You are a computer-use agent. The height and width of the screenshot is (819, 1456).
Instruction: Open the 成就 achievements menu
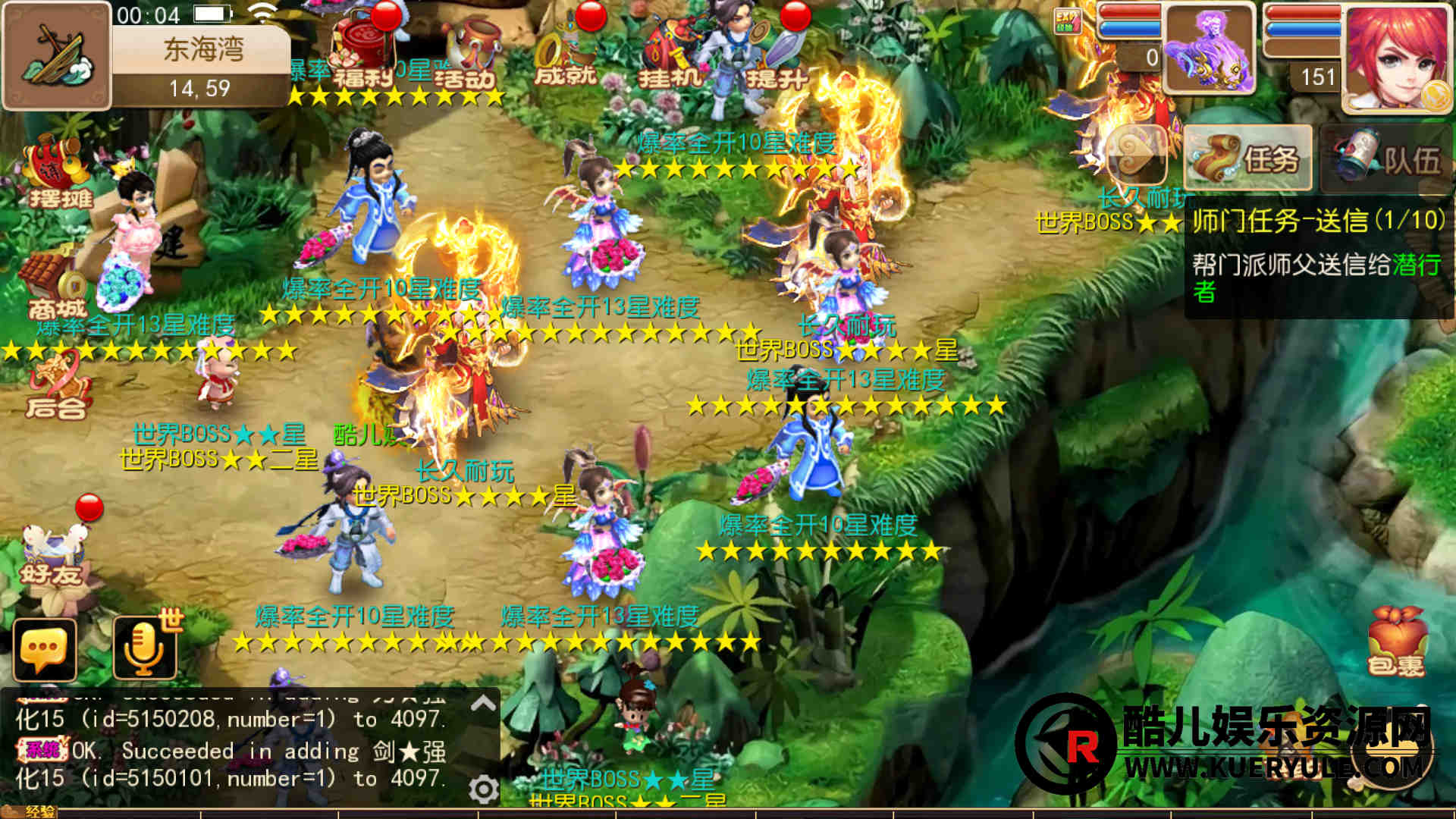[x=565, y=55]
